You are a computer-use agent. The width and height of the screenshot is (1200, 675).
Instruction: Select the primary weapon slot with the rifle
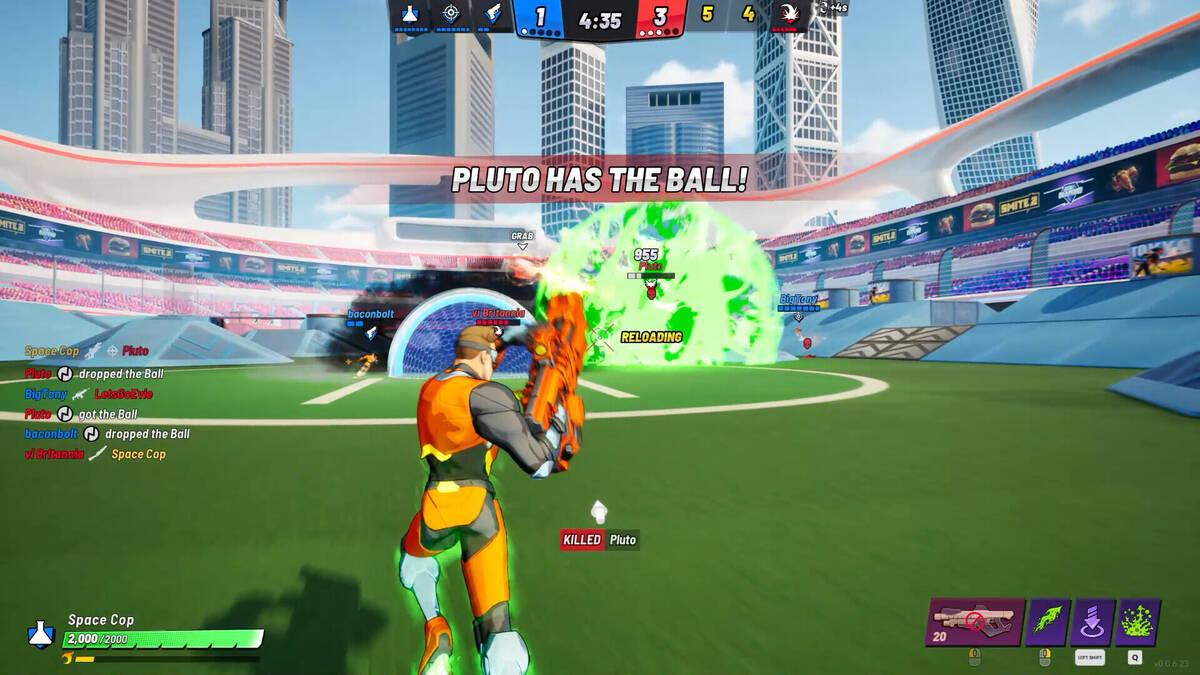pos(975,622)
